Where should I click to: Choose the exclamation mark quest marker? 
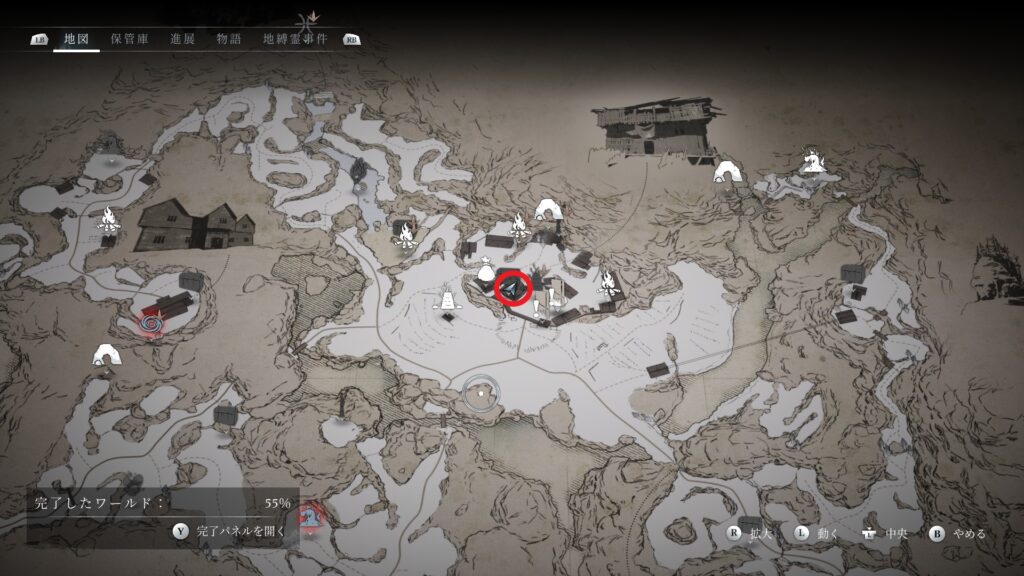pos(537,306)
